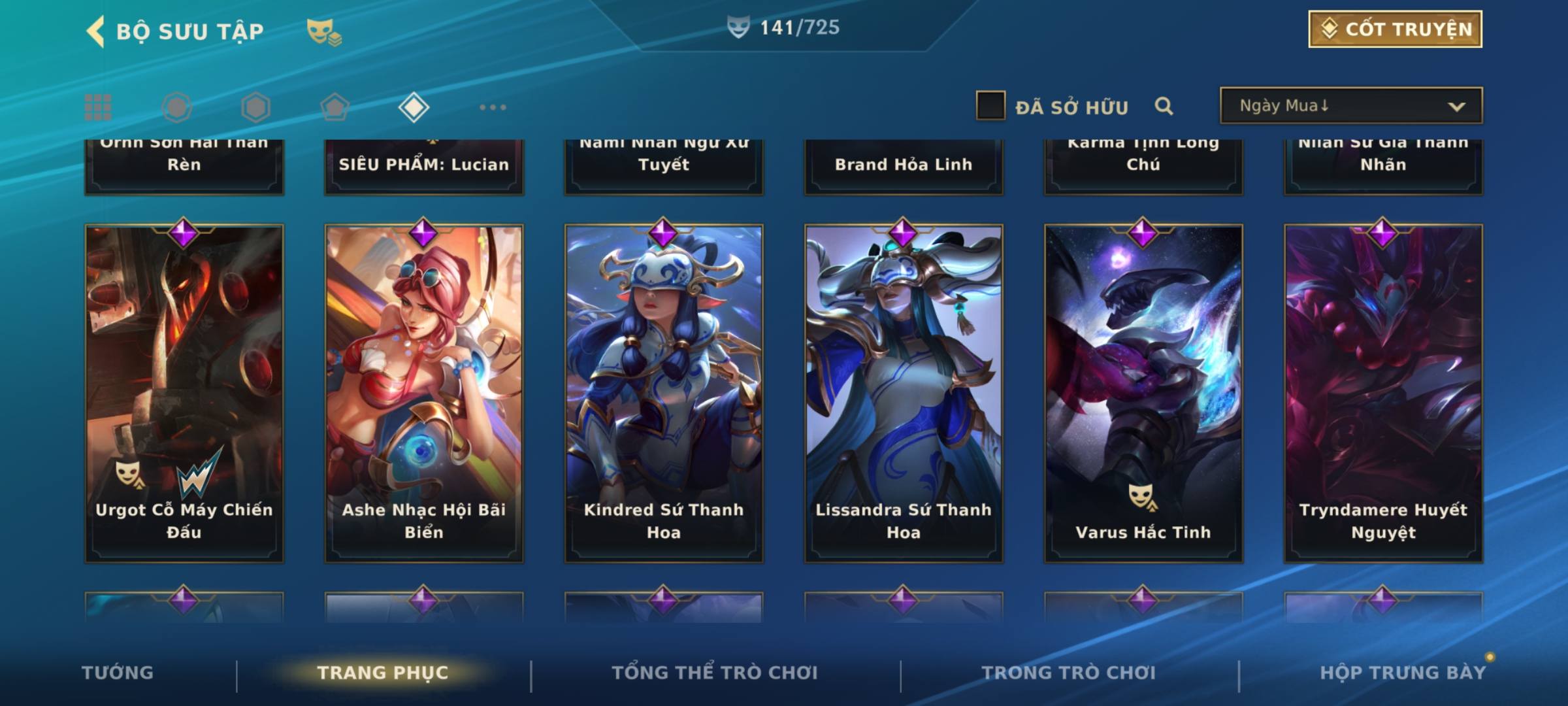1568x706 pixels.
Task: Open the Hộp Trưng Bày tab
Action: pyautogui.click(x=1403, y=673)
